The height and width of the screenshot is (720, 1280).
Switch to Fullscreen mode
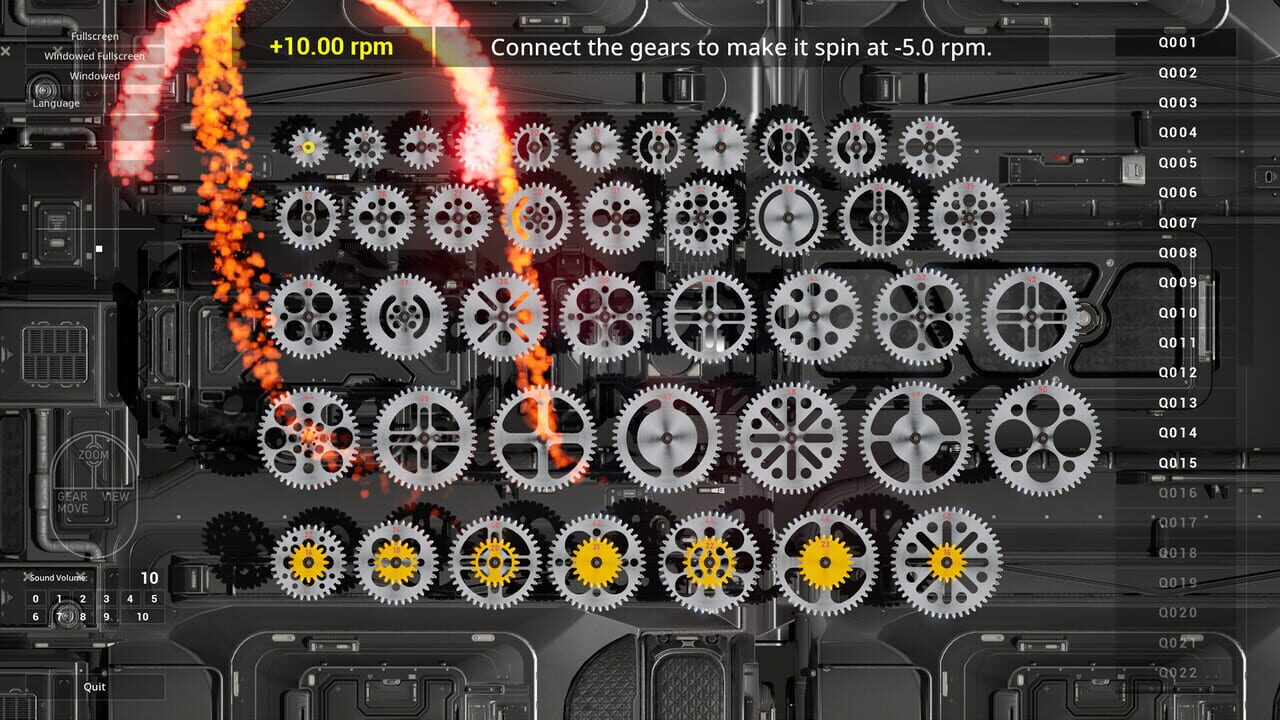click(94, 35)
